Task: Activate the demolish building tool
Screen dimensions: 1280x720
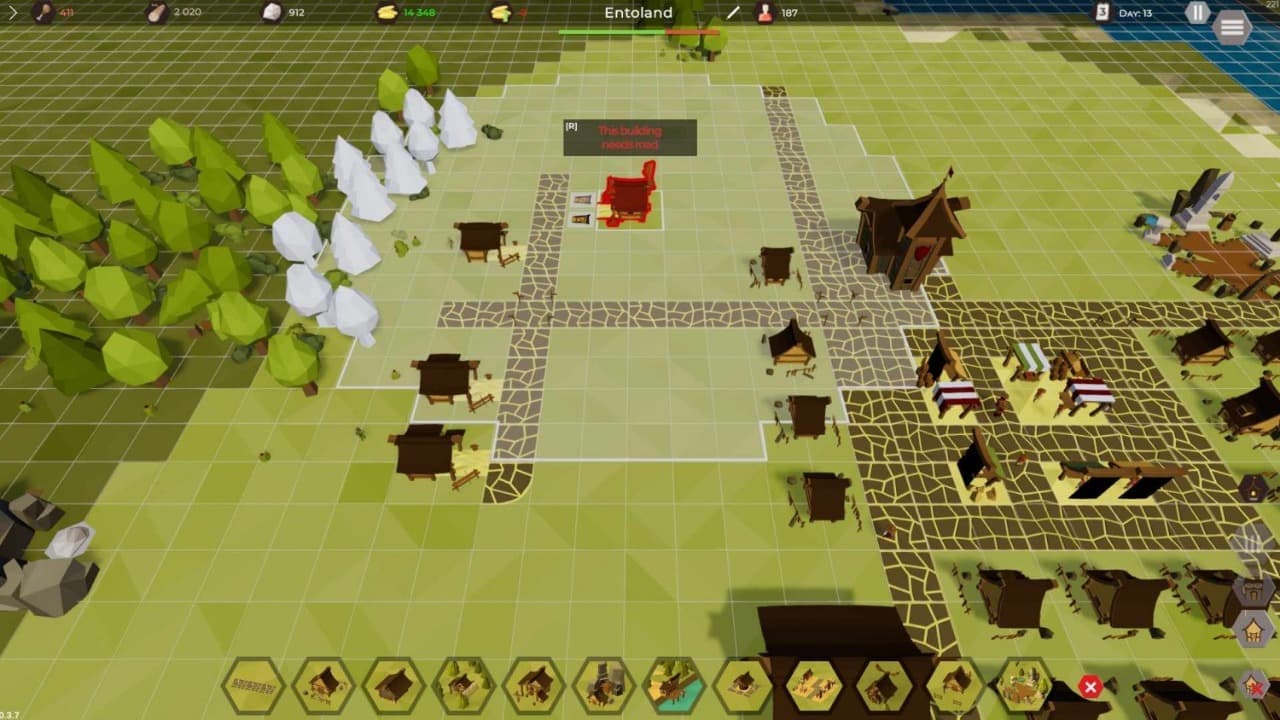Action: [x=1253, y=685]
